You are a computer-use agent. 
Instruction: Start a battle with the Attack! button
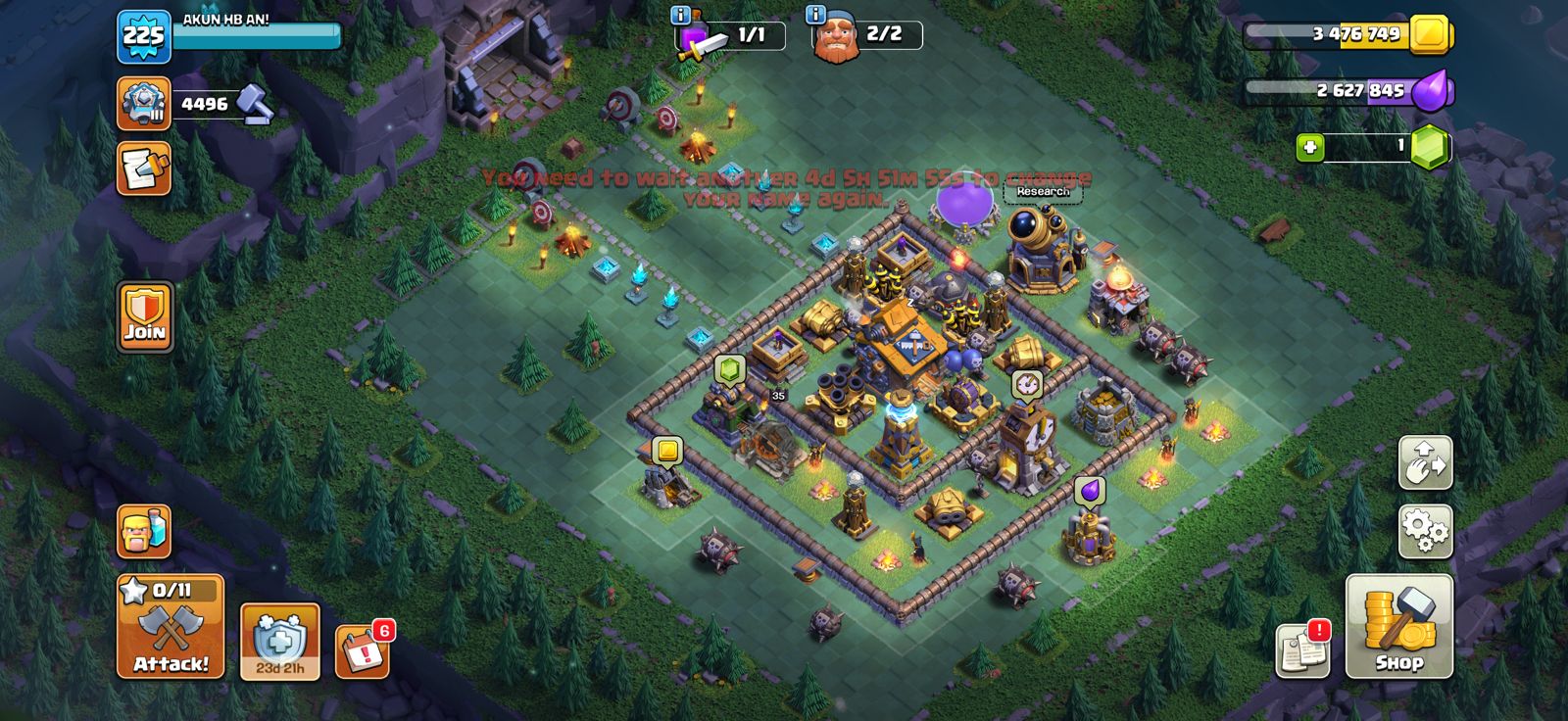click(171, 627)
